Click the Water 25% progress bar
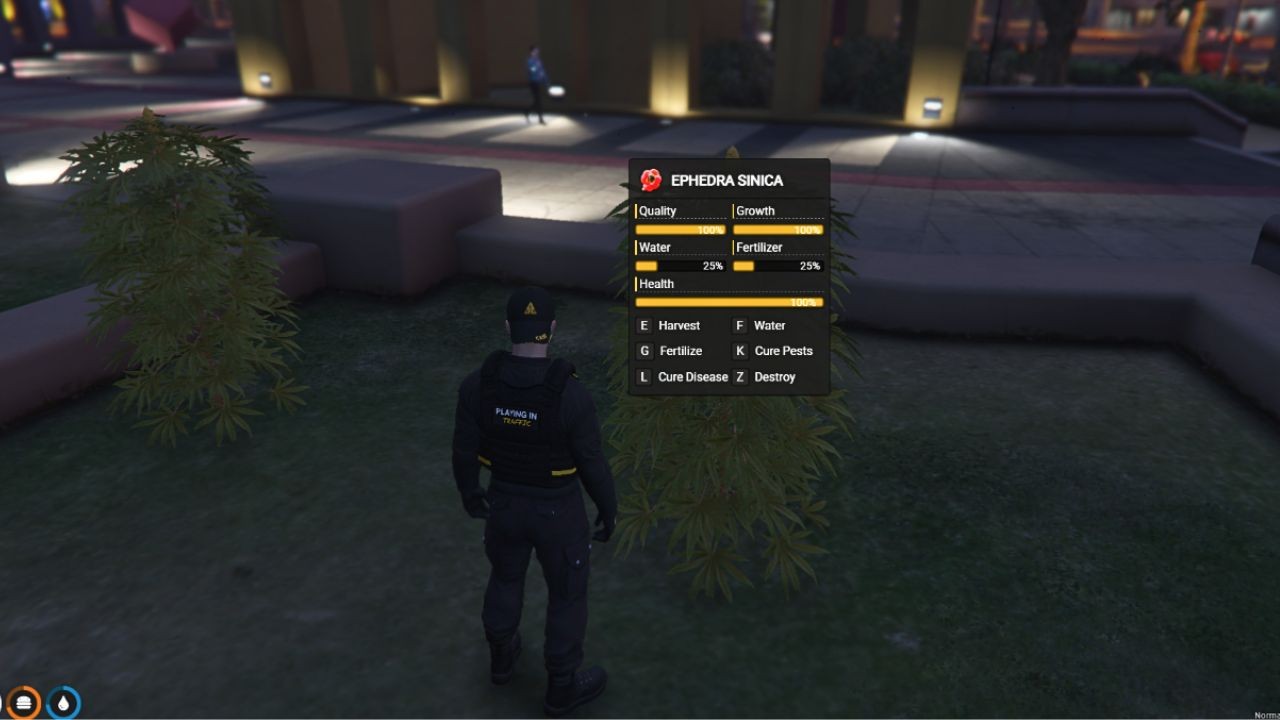 [678, 265]
